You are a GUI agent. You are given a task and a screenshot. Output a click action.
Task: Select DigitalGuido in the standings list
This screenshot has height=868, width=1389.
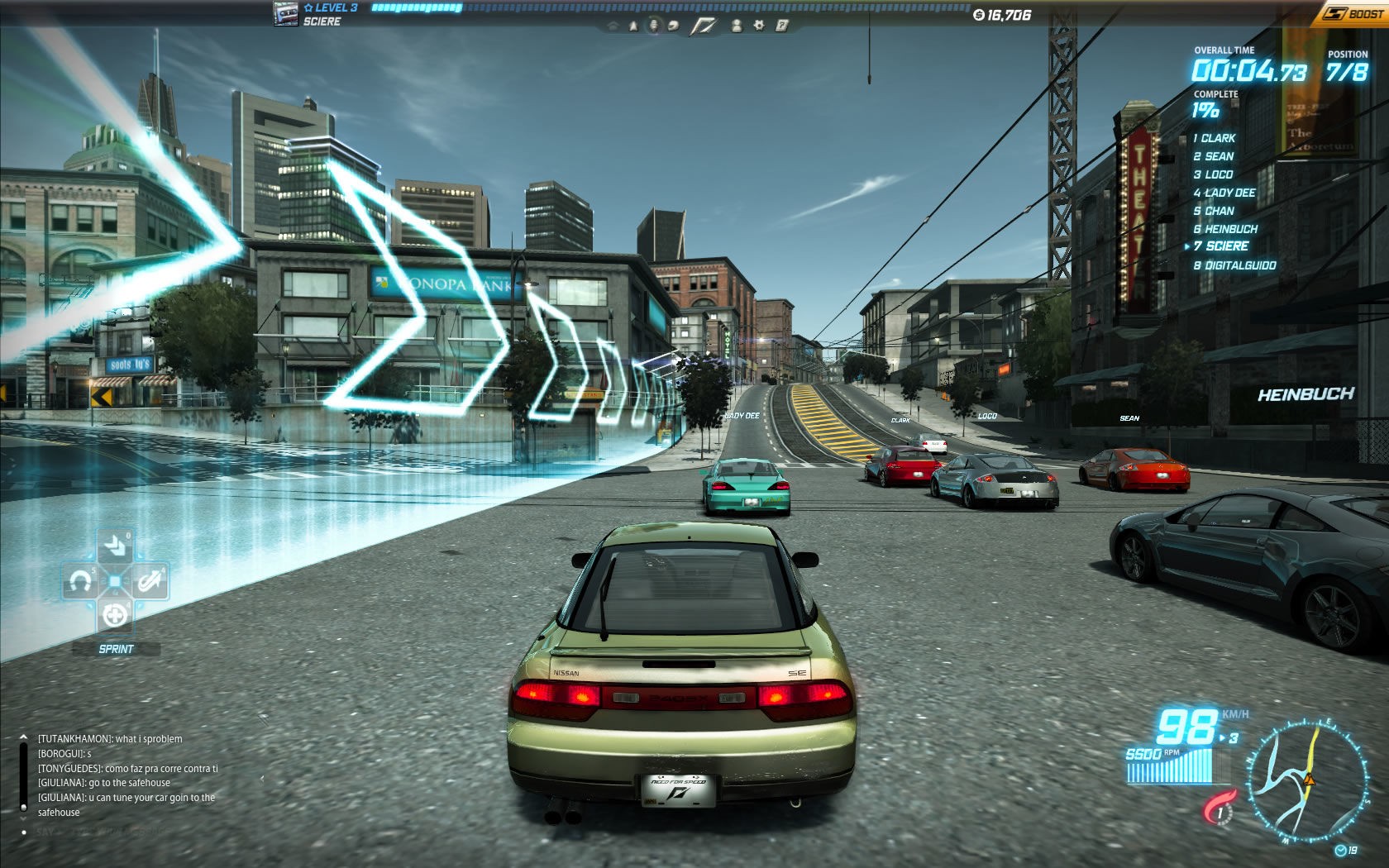(x=1234, y=265)
